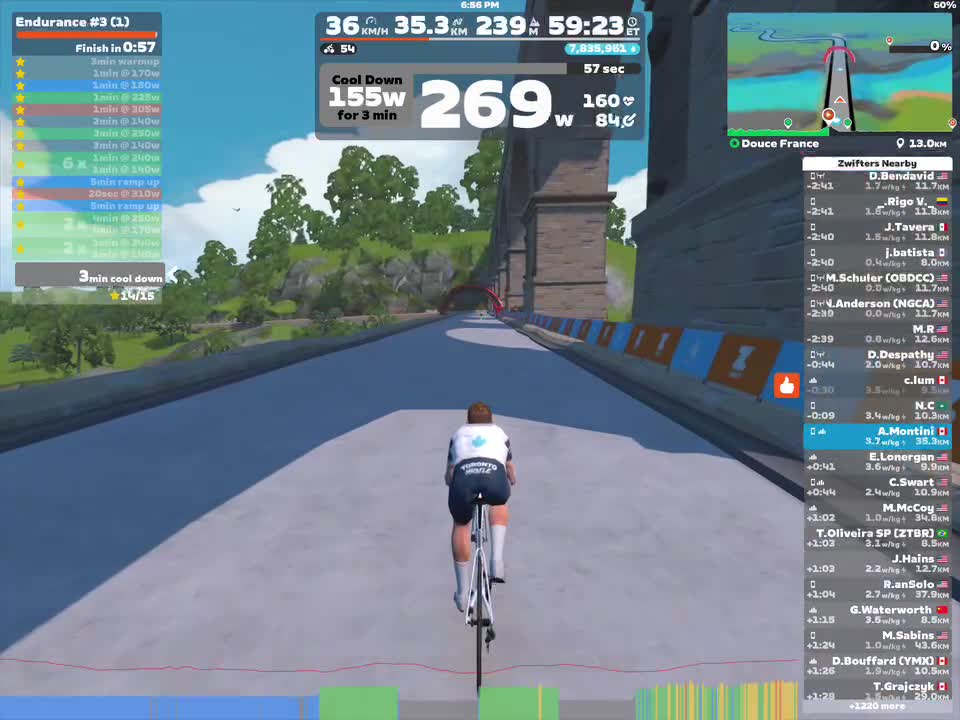Image resolution: width=960 pixels, height=720 pixels.
Task: Choose G.Waterworth from the Zwifters Nearby list
Action: [877, 615]
